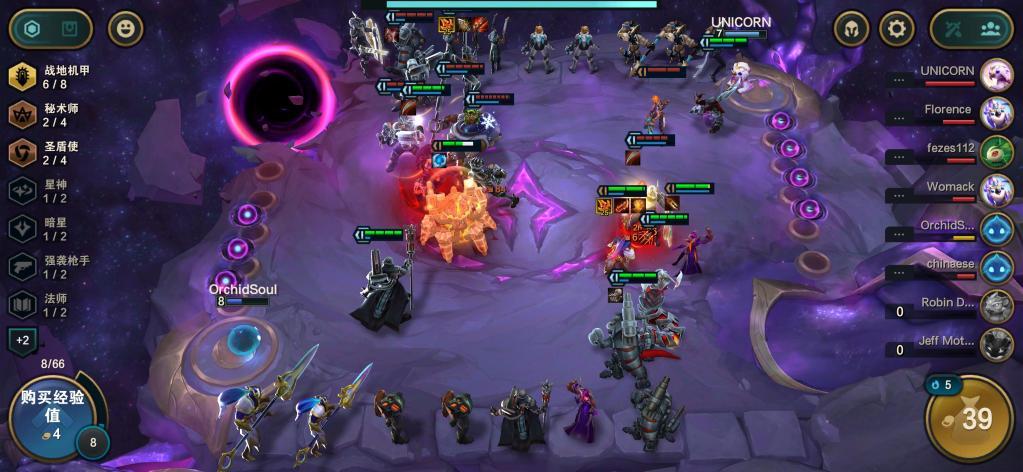This screenshot has width=1023, height=472.
Task: Switch to the item bag view toggle
Action: pos(69,29)
